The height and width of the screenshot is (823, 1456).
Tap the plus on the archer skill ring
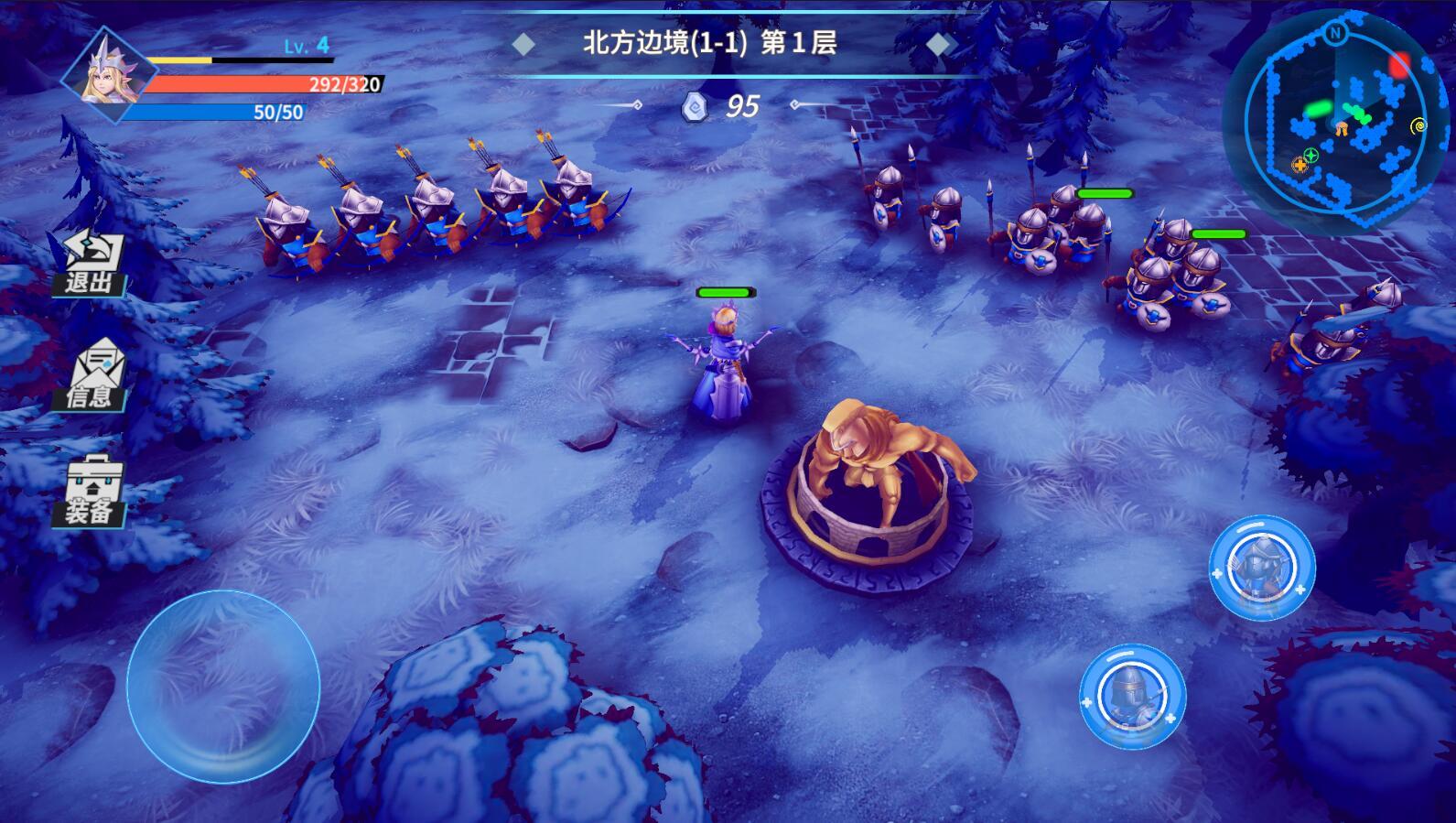pyautogui.click(x=1217, y=573)
